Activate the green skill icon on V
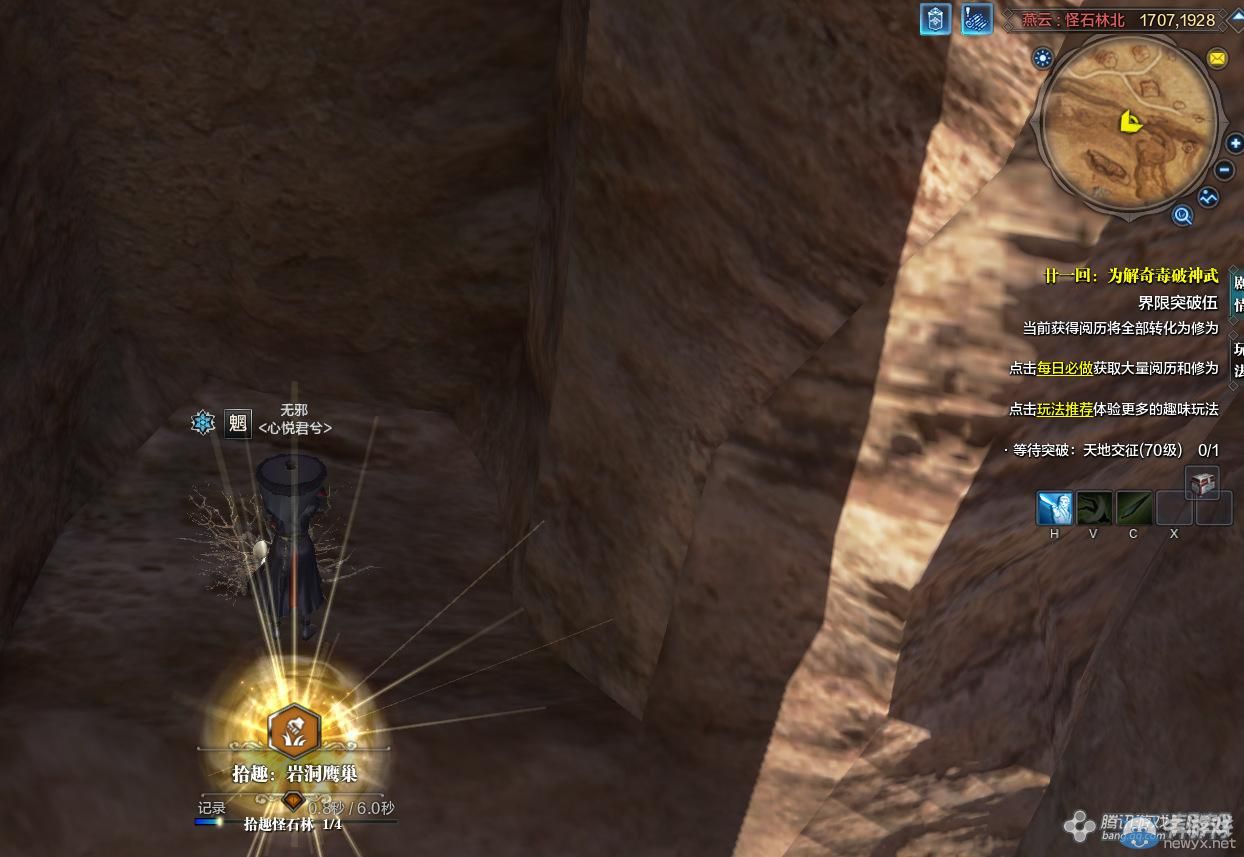1244x857 pixels. pos(1094,508)
